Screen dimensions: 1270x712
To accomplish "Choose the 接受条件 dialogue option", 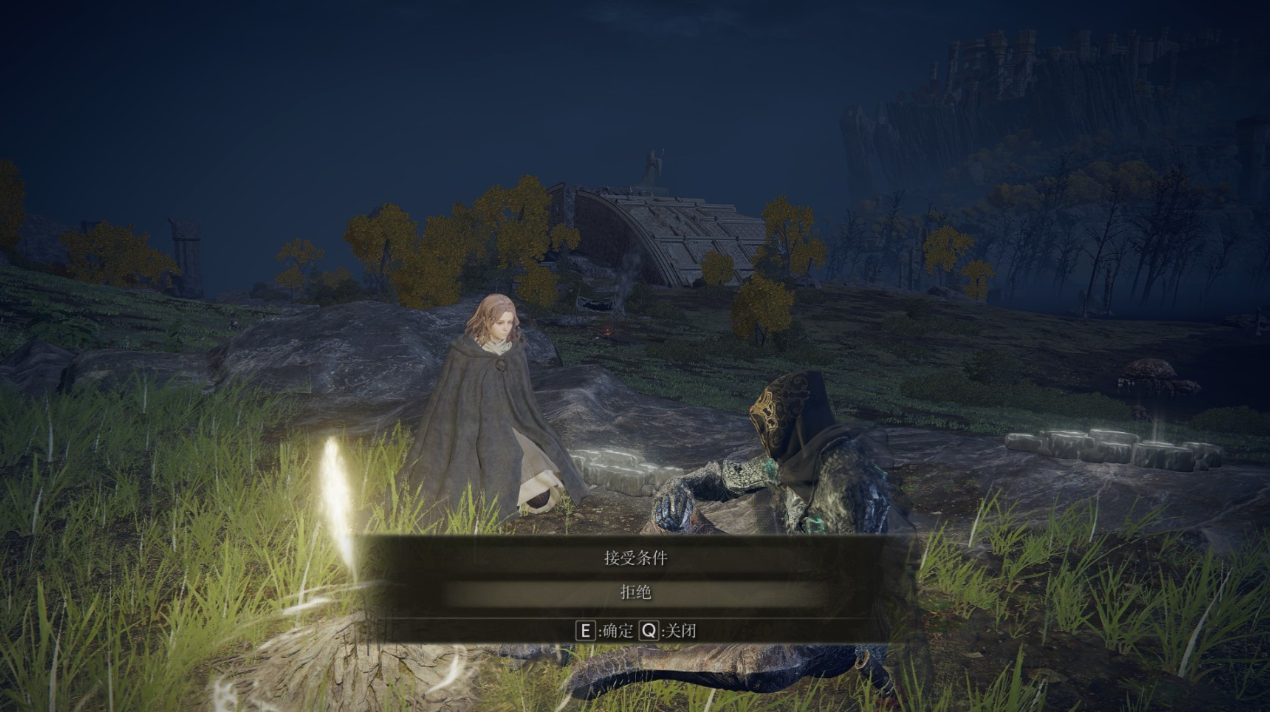I will [x=635, y=558].
